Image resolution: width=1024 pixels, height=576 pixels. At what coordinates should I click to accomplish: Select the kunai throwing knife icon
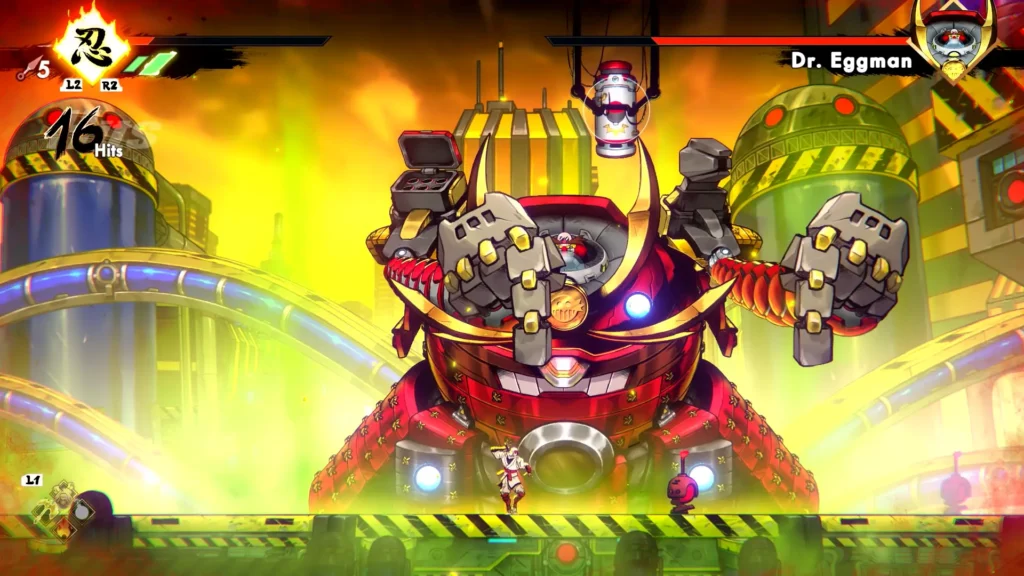click(x=26, y=71)
